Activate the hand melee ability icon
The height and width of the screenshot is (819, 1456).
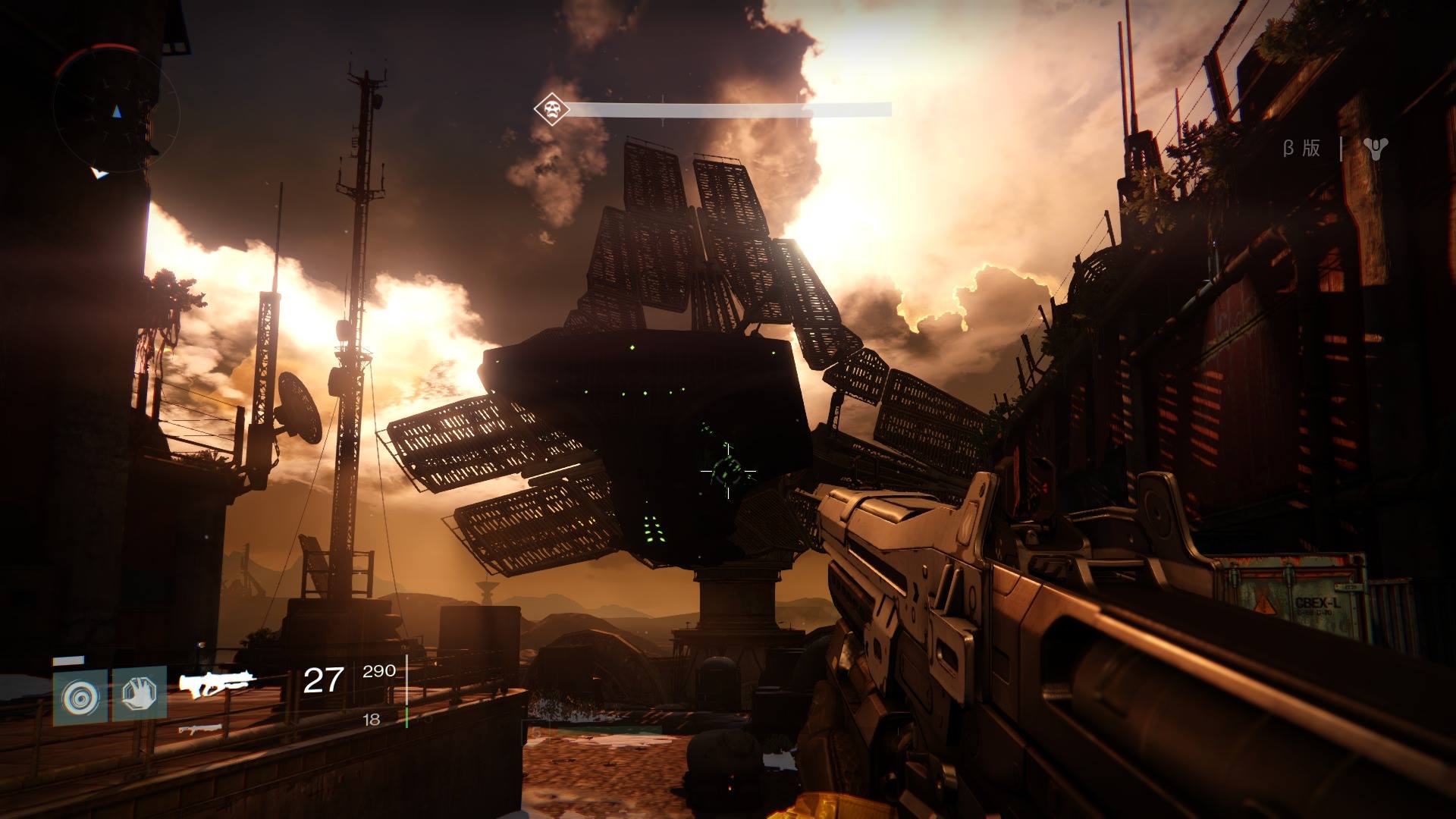click(x=140, y=693)
